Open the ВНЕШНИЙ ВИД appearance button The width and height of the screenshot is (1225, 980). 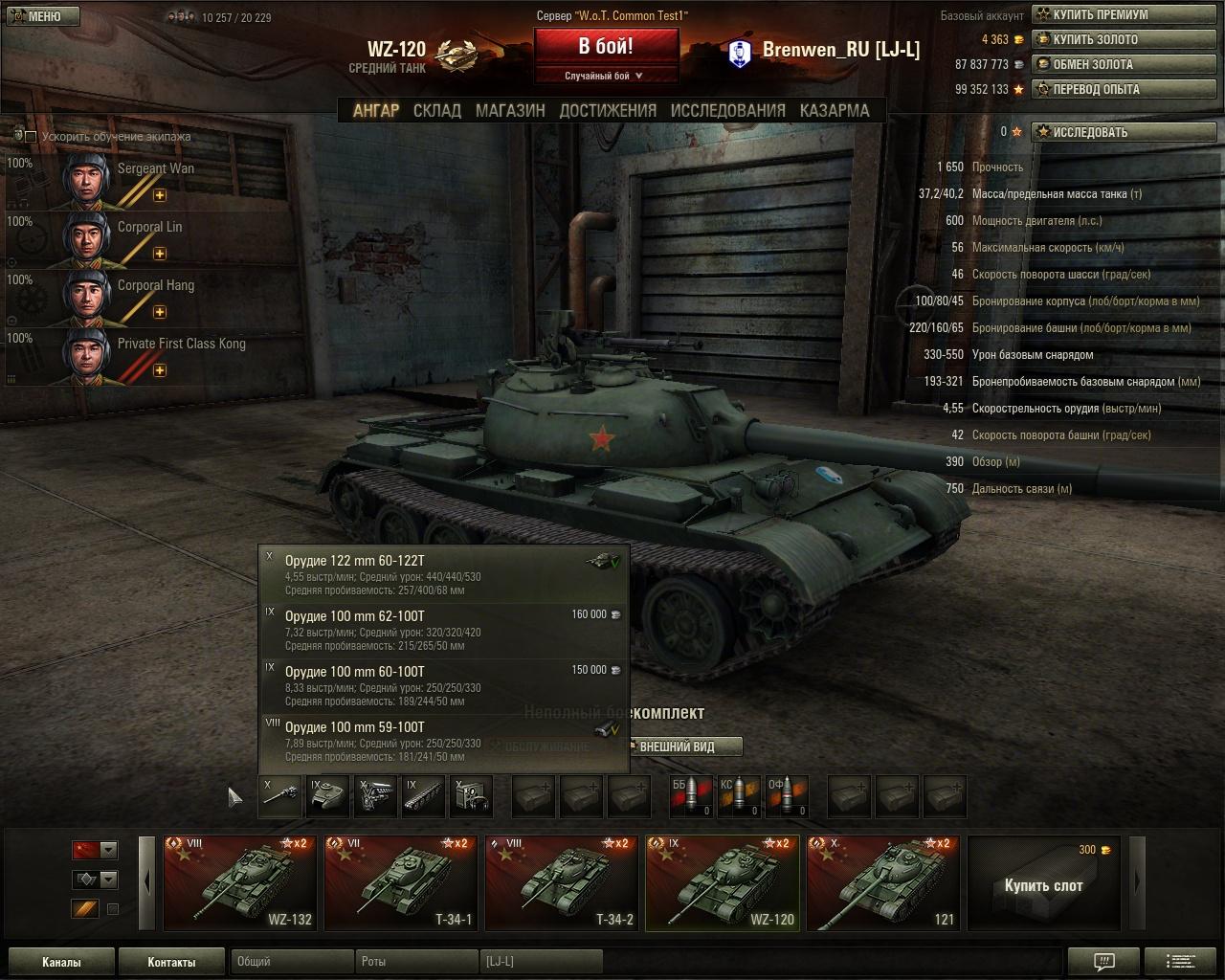click(x=677, y=746)
